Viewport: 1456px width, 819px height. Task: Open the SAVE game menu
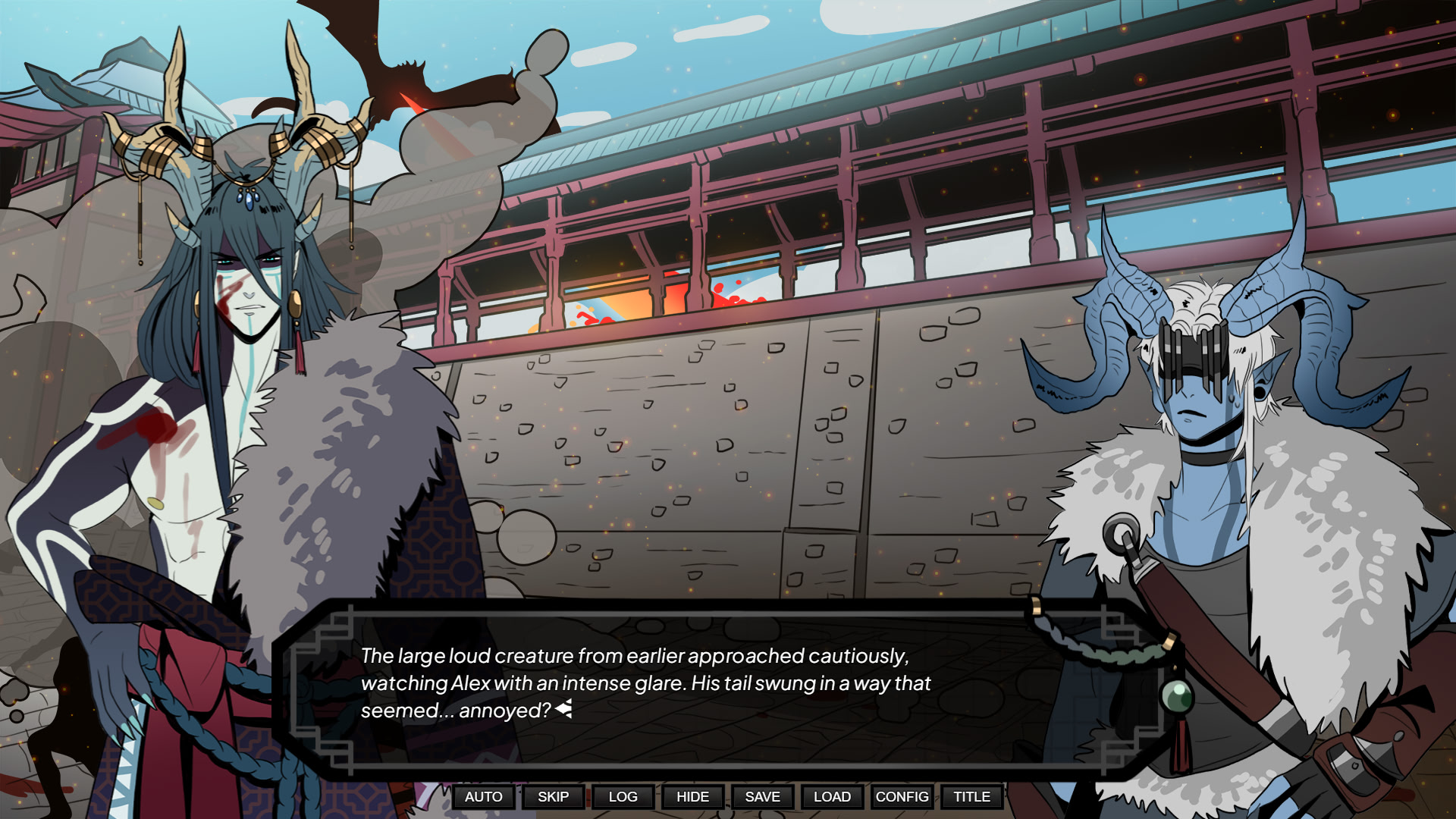click(x=762, y=796)
